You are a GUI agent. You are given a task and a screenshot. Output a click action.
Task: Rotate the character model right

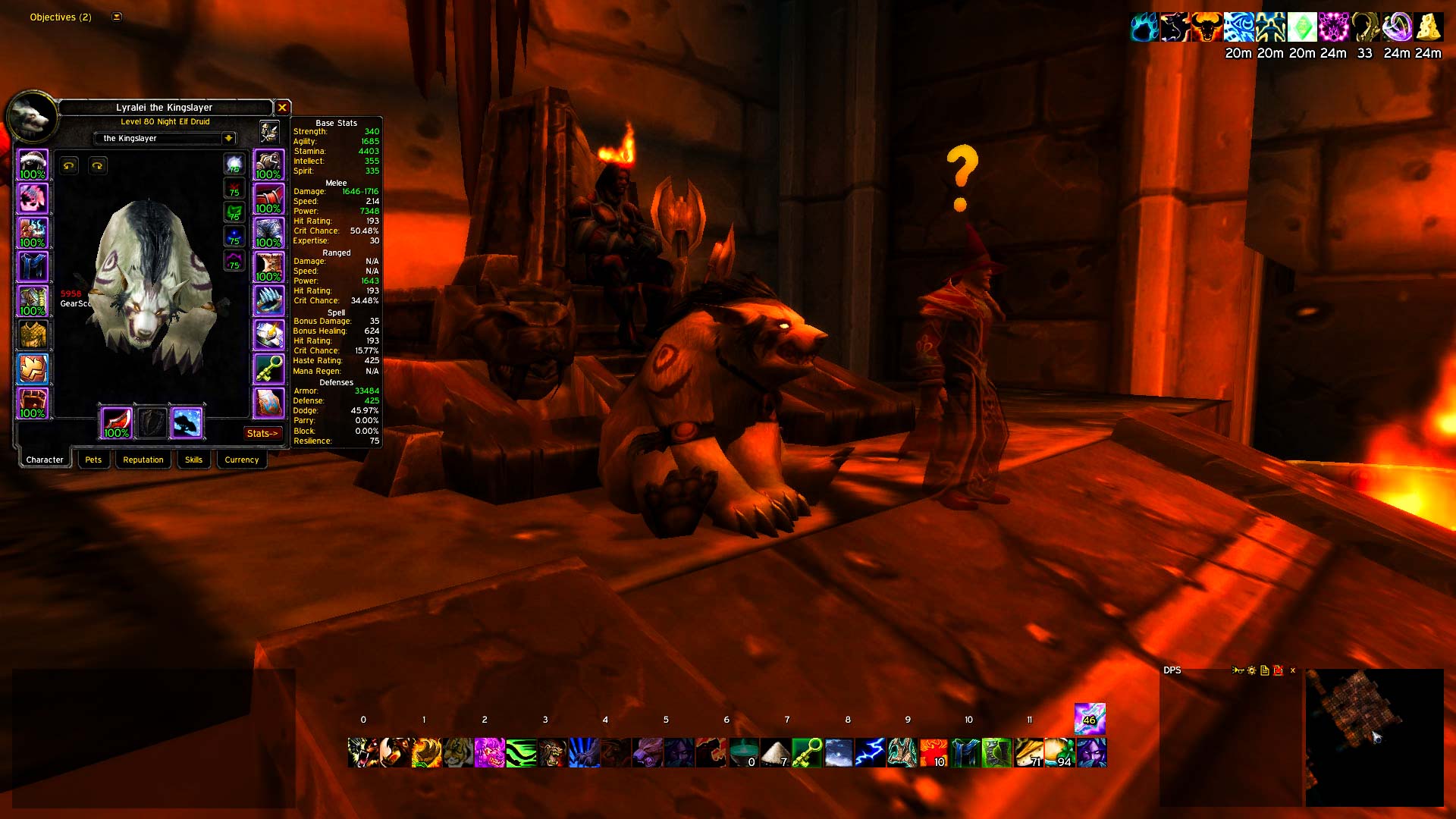[98, 165]
